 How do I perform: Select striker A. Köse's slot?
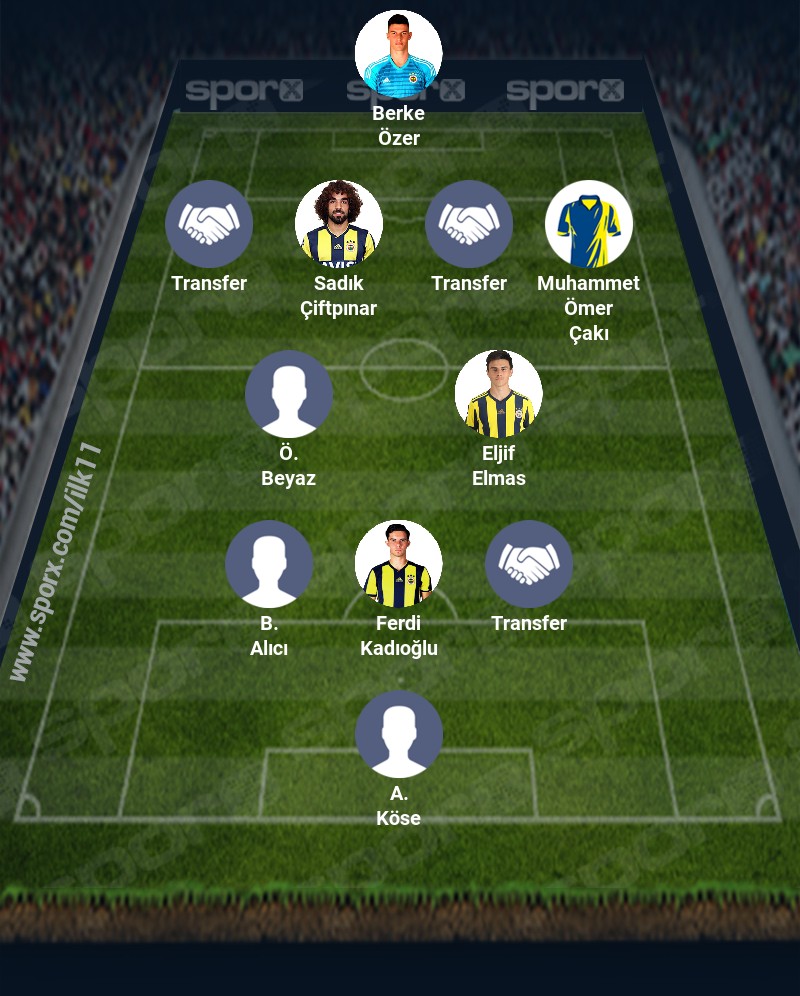click(x=399, y=734)
